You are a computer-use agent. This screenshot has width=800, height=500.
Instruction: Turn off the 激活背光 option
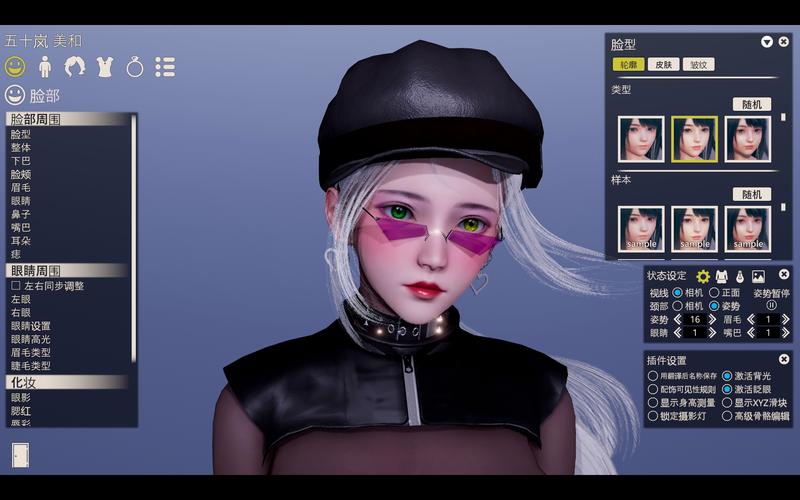727,376
